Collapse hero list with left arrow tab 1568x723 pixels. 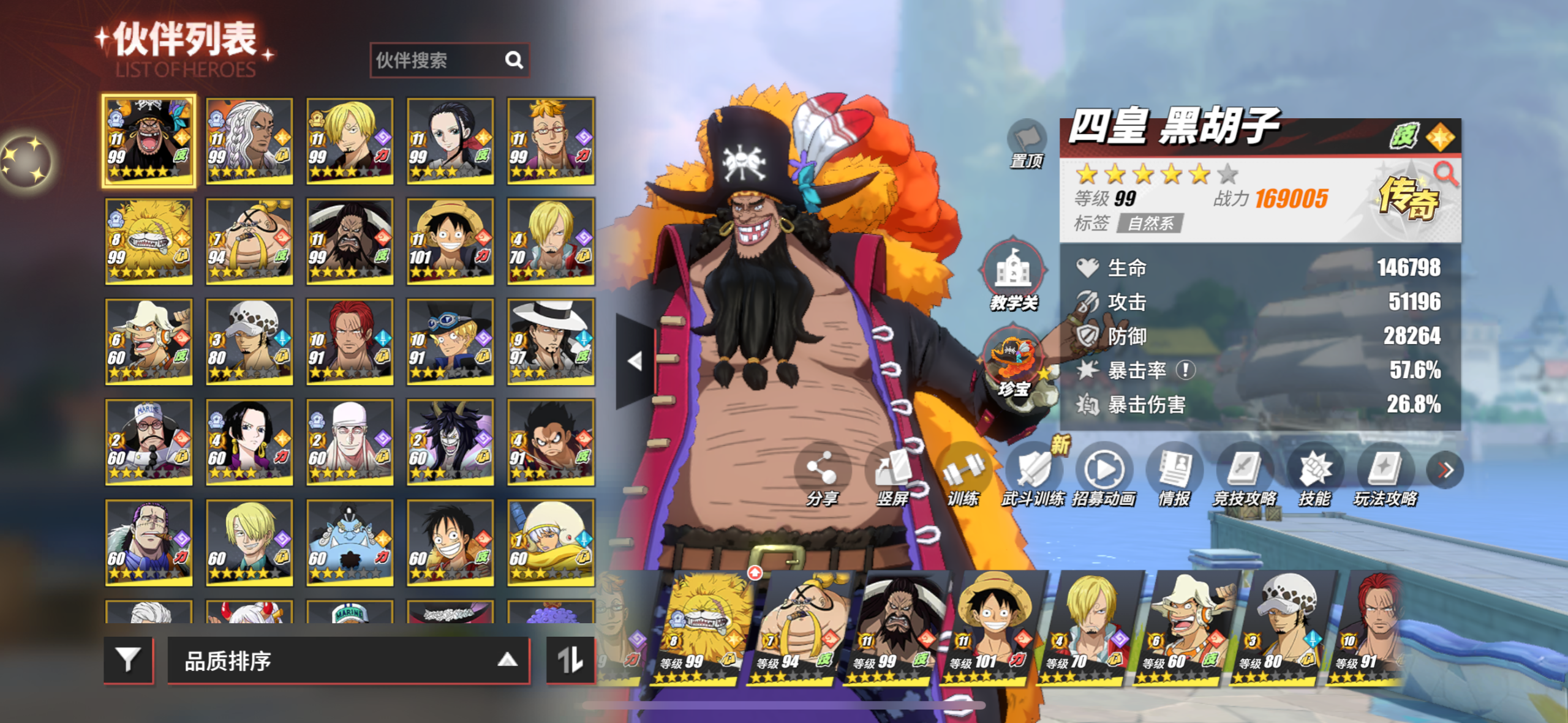click(635, 361)
